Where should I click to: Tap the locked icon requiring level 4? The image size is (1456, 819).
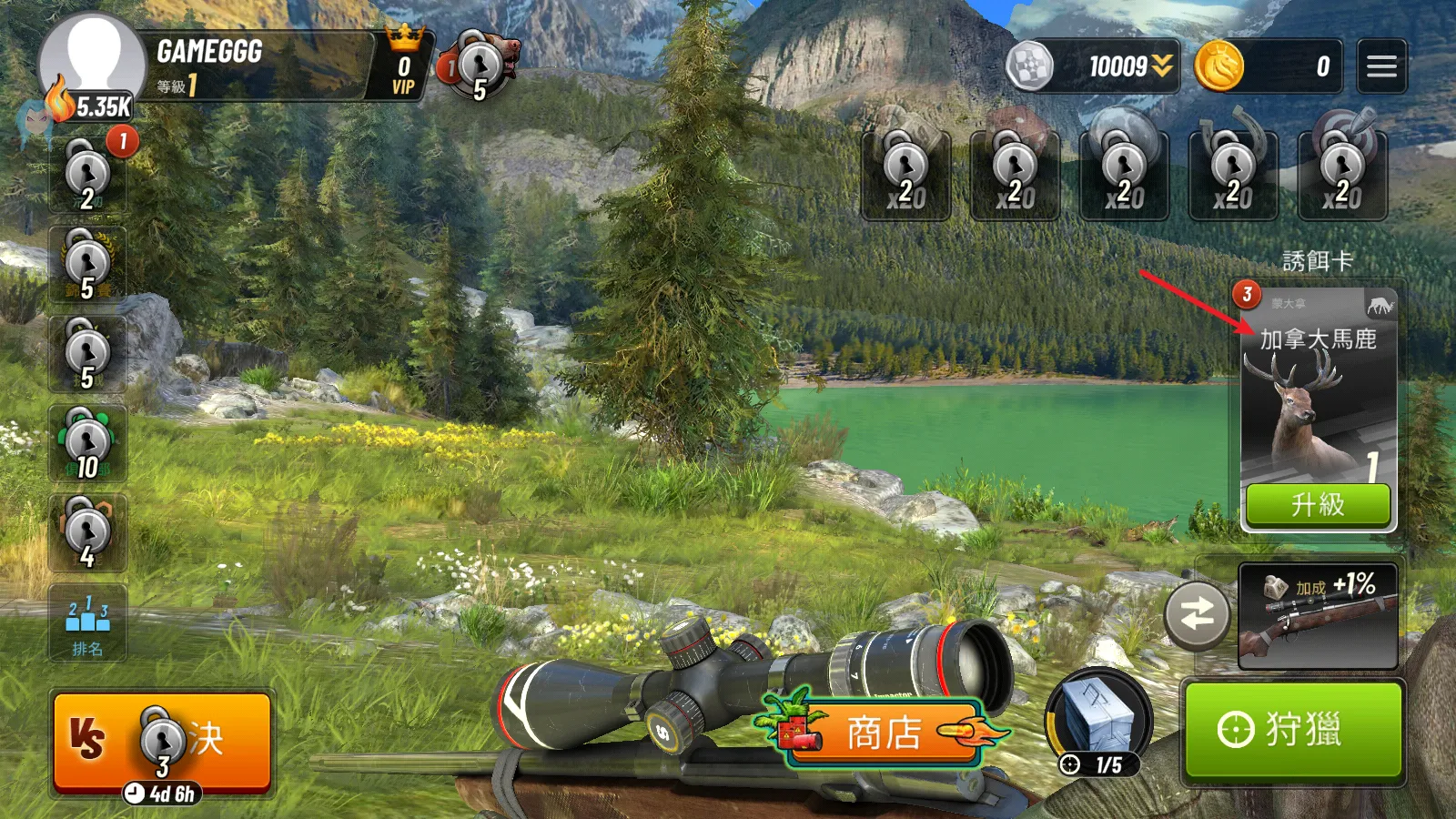[x=88, y=533]
